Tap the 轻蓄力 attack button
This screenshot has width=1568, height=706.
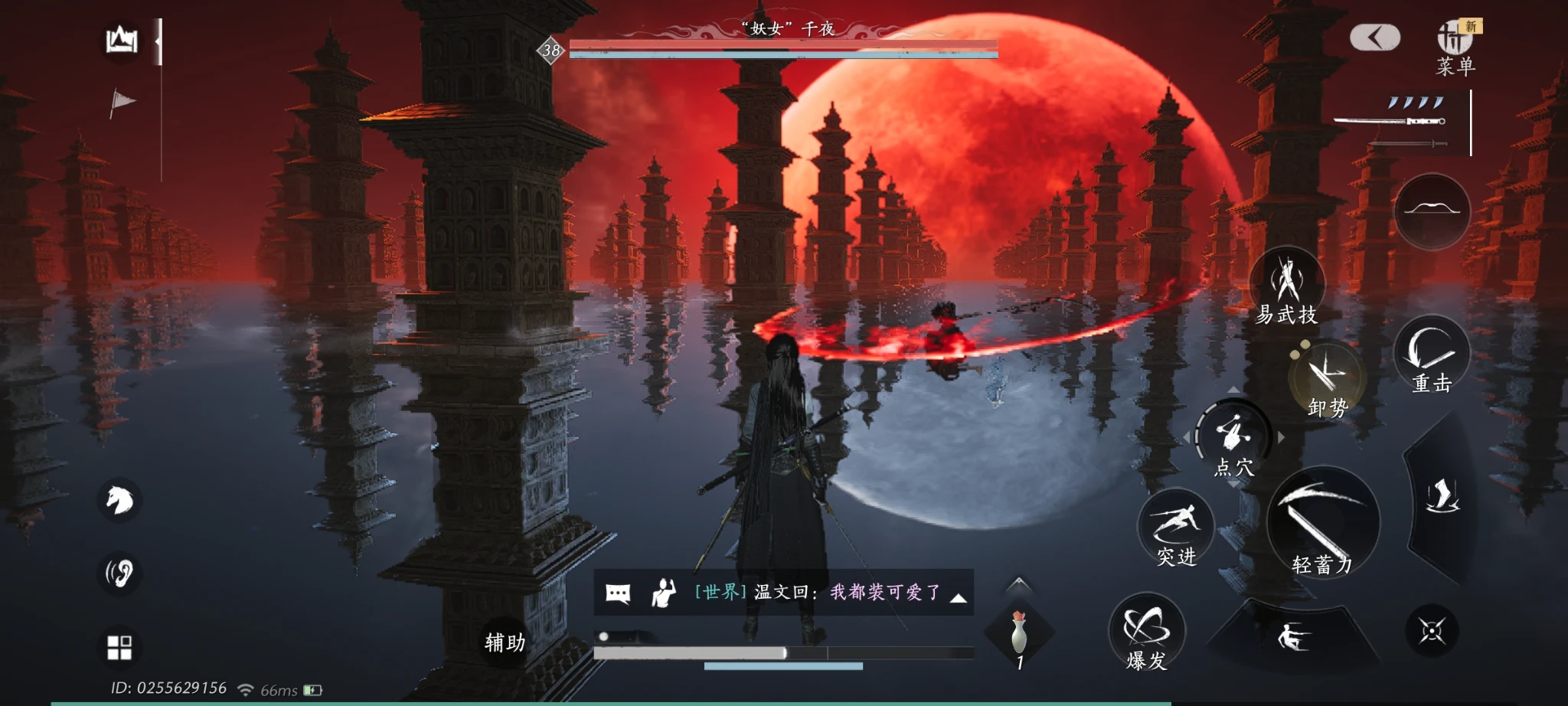(1322, 524)
